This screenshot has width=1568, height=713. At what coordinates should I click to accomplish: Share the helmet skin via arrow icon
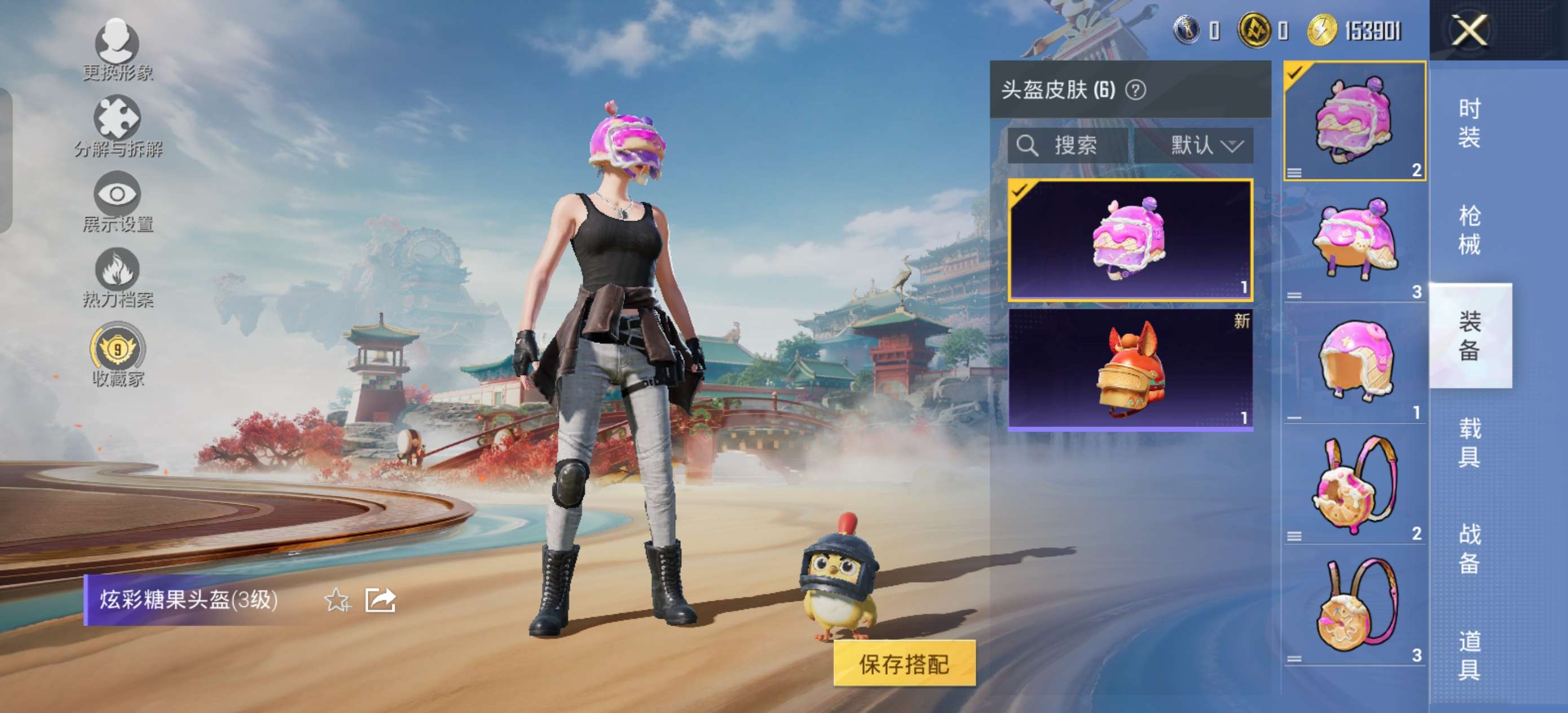coord(380,600)
